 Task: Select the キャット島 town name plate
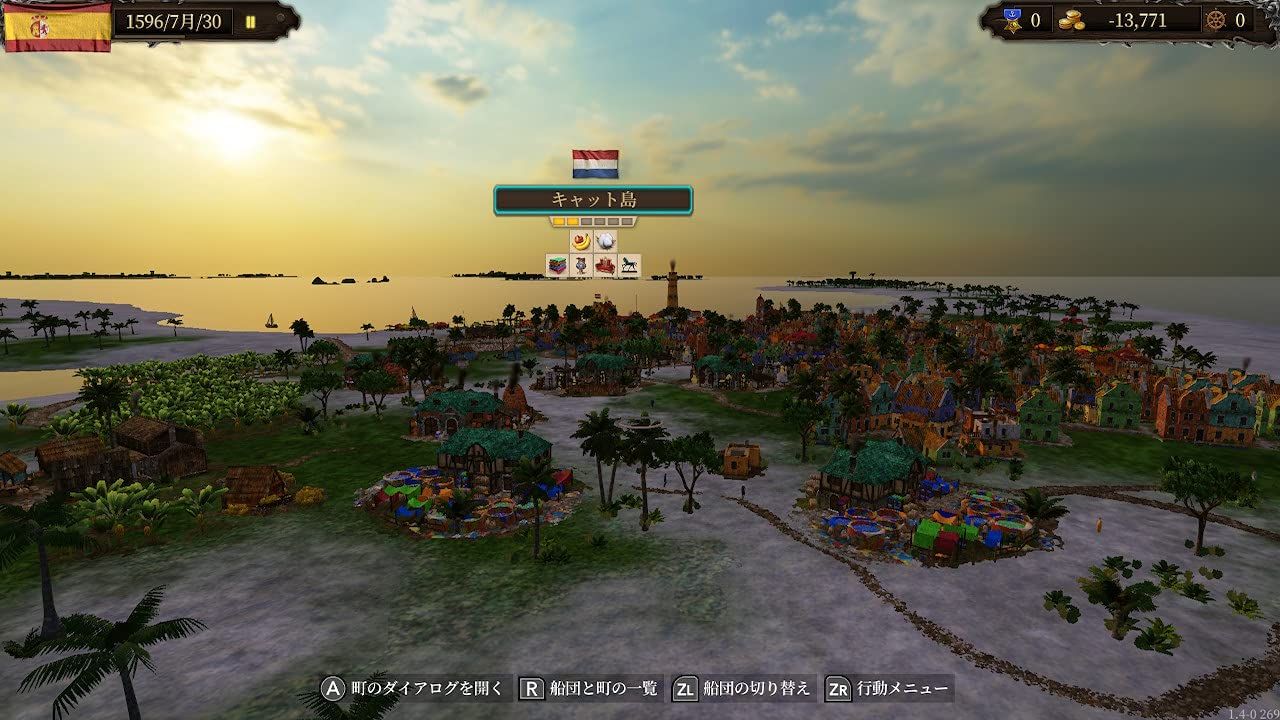click(x=594, y=198)
